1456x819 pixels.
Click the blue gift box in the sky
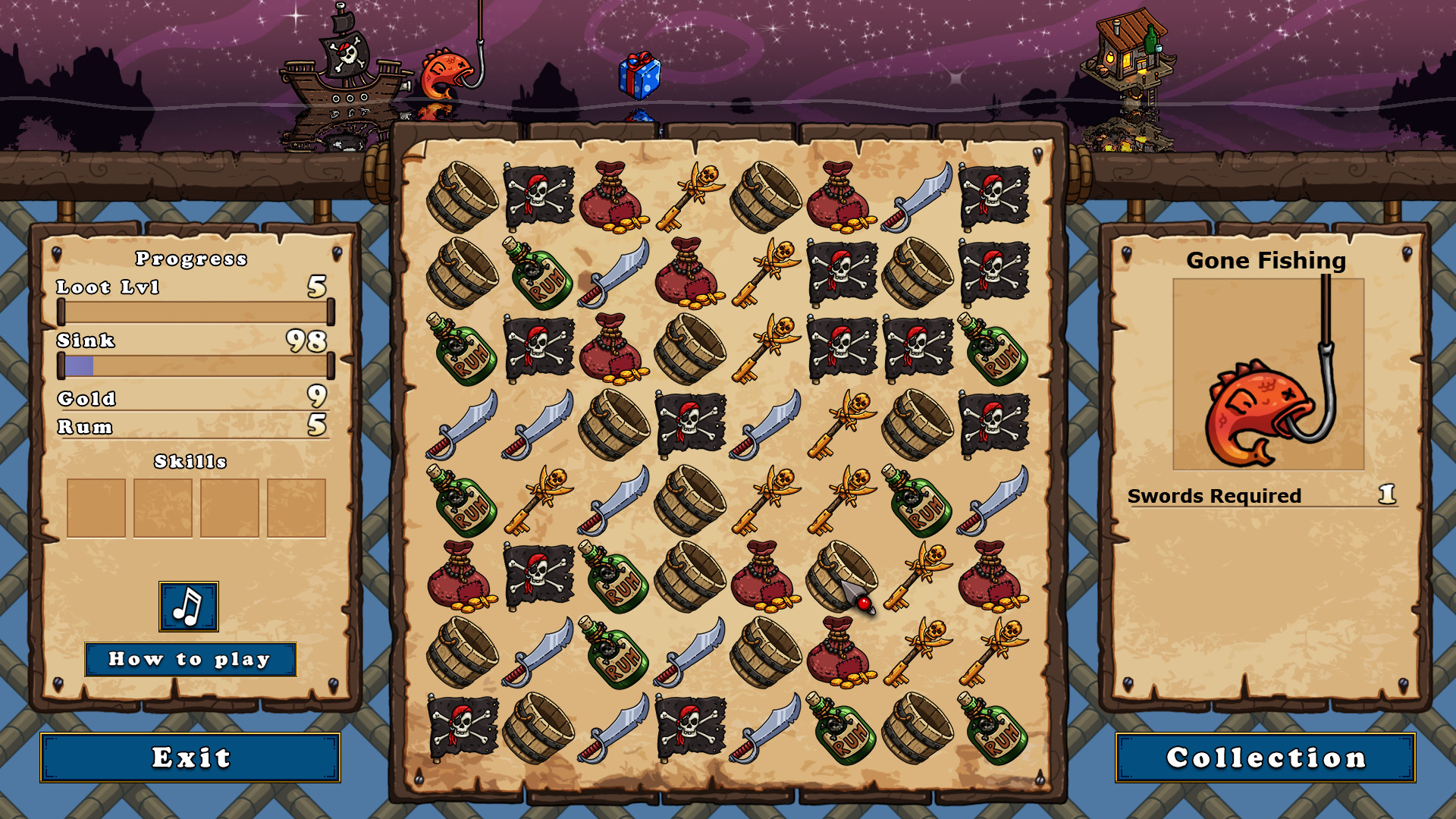point(639,76)
